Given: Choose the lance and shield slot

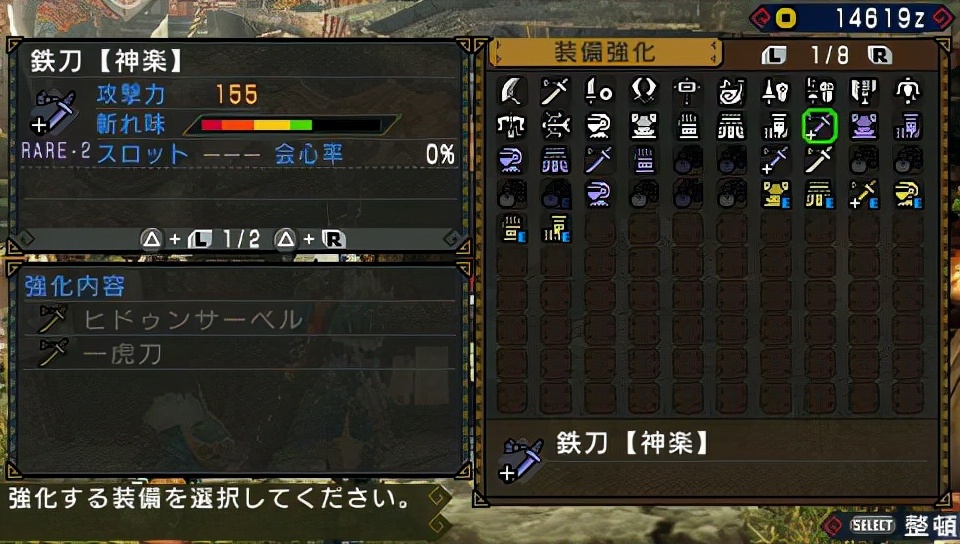Looking at the screenshot, I should (775, 91).
